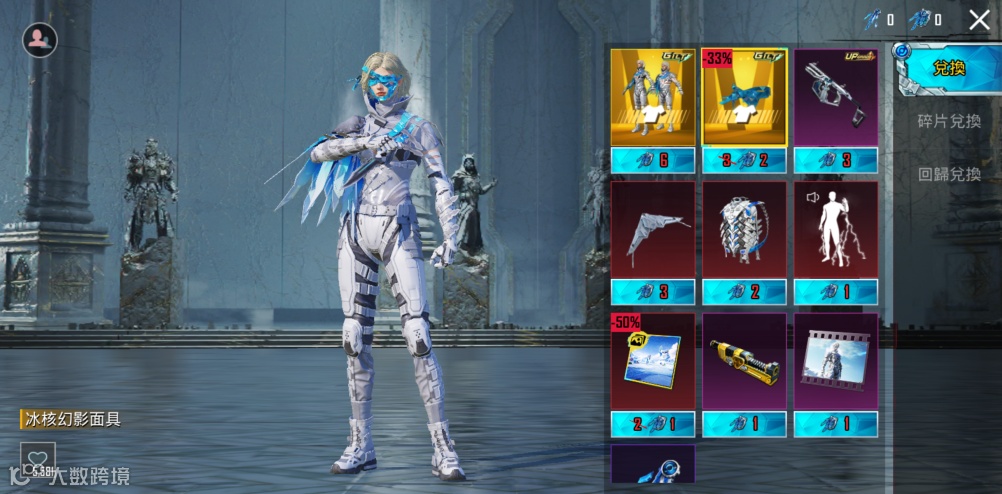Select the -50% snowy landscape item
The image size is (1002, 494).
tap(653, 362)
